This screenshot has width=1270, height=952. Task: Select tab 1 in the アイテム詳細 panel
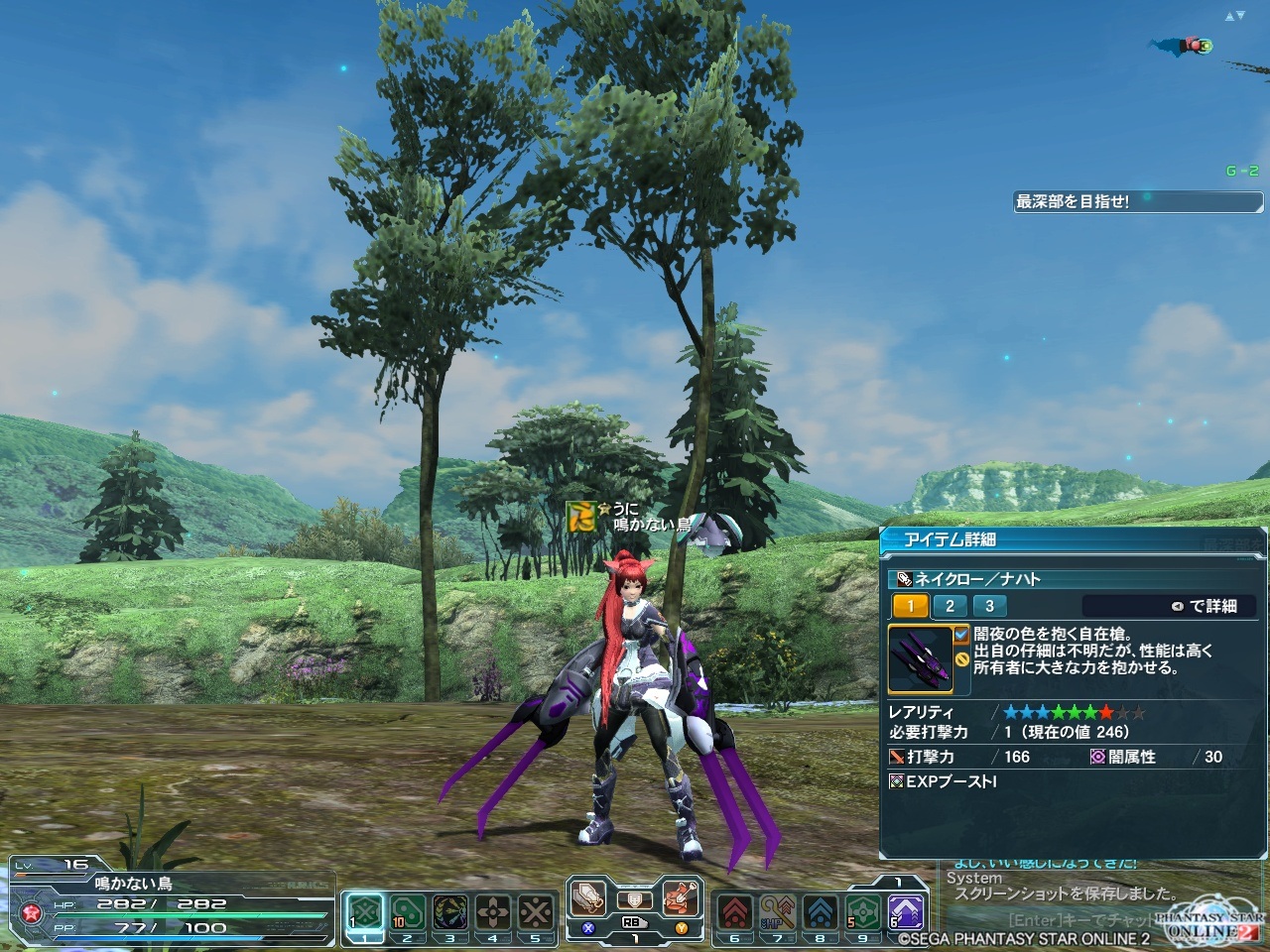pyautogui.click(x=911, y=606)
